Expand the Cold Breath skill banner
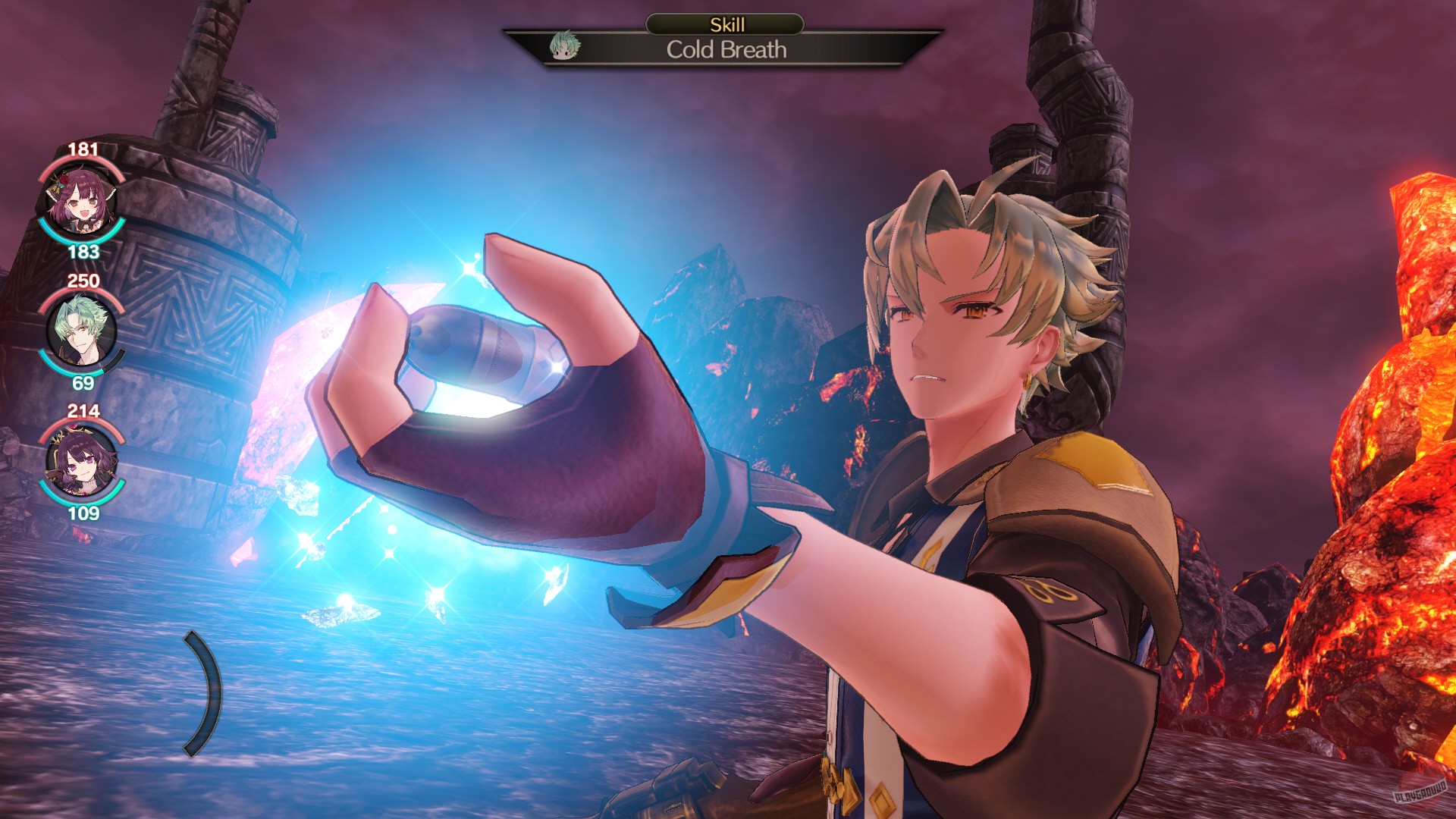The image size is (1456, 819). coord(726,52)
